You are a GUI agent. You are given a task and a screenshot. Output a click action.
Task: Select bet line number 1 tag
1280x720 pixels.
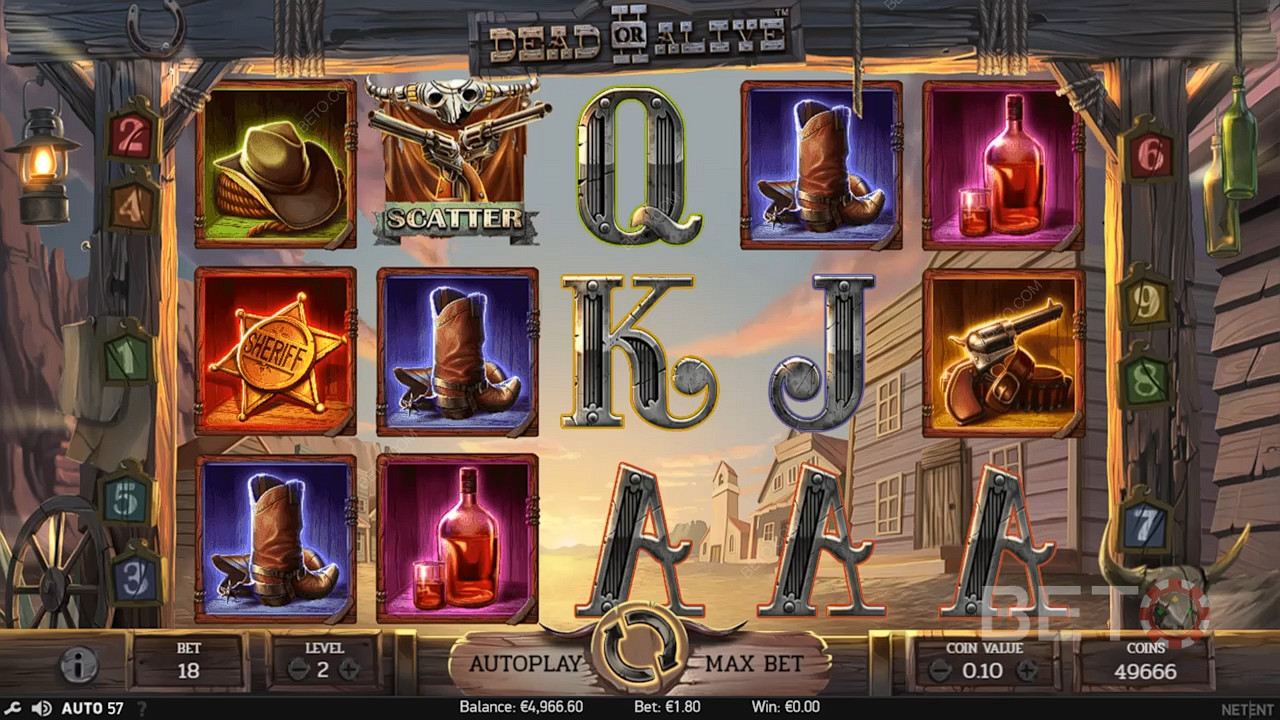[x=127, y=356]
